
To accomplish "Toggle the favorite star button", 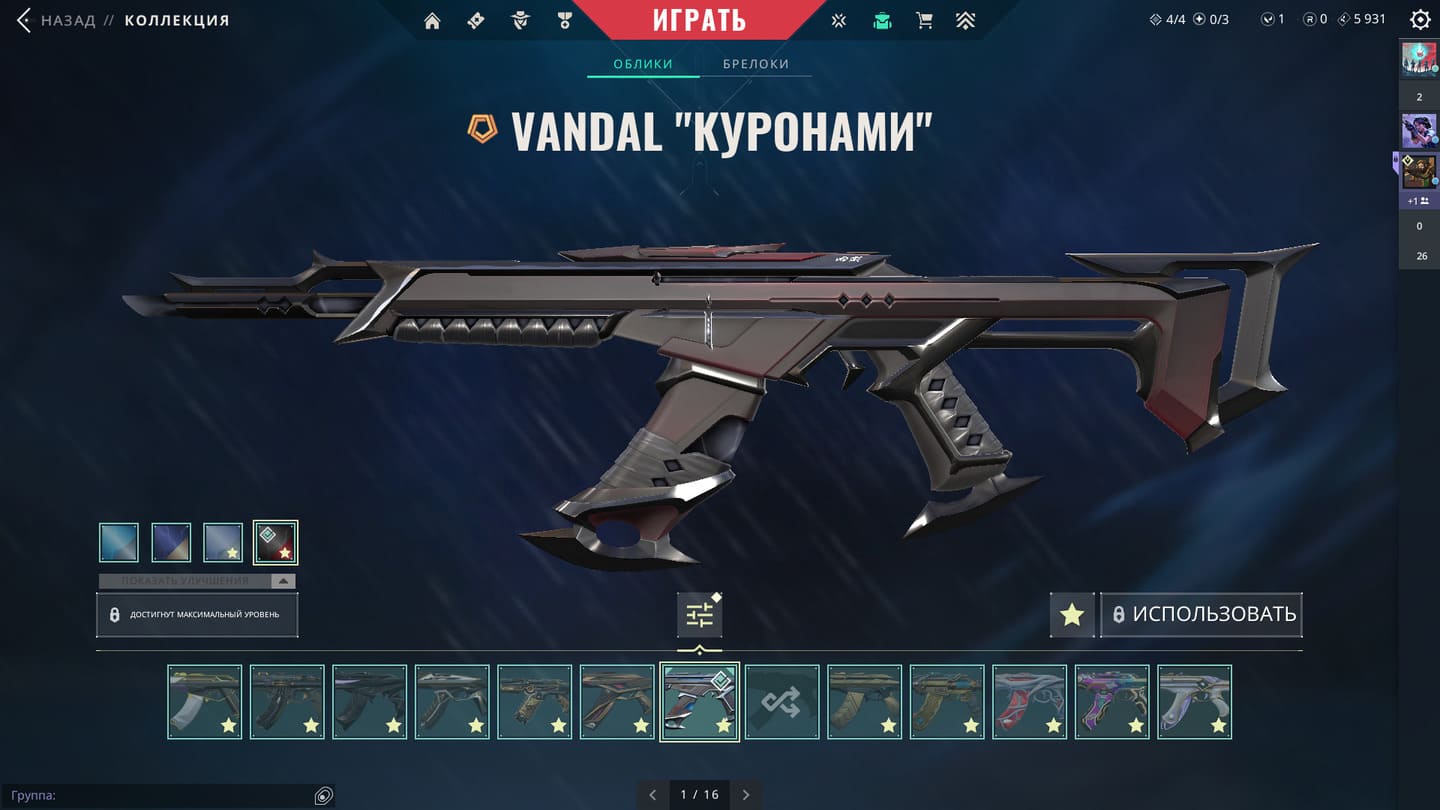I will pyautogui.click(x=1072, y=614).
